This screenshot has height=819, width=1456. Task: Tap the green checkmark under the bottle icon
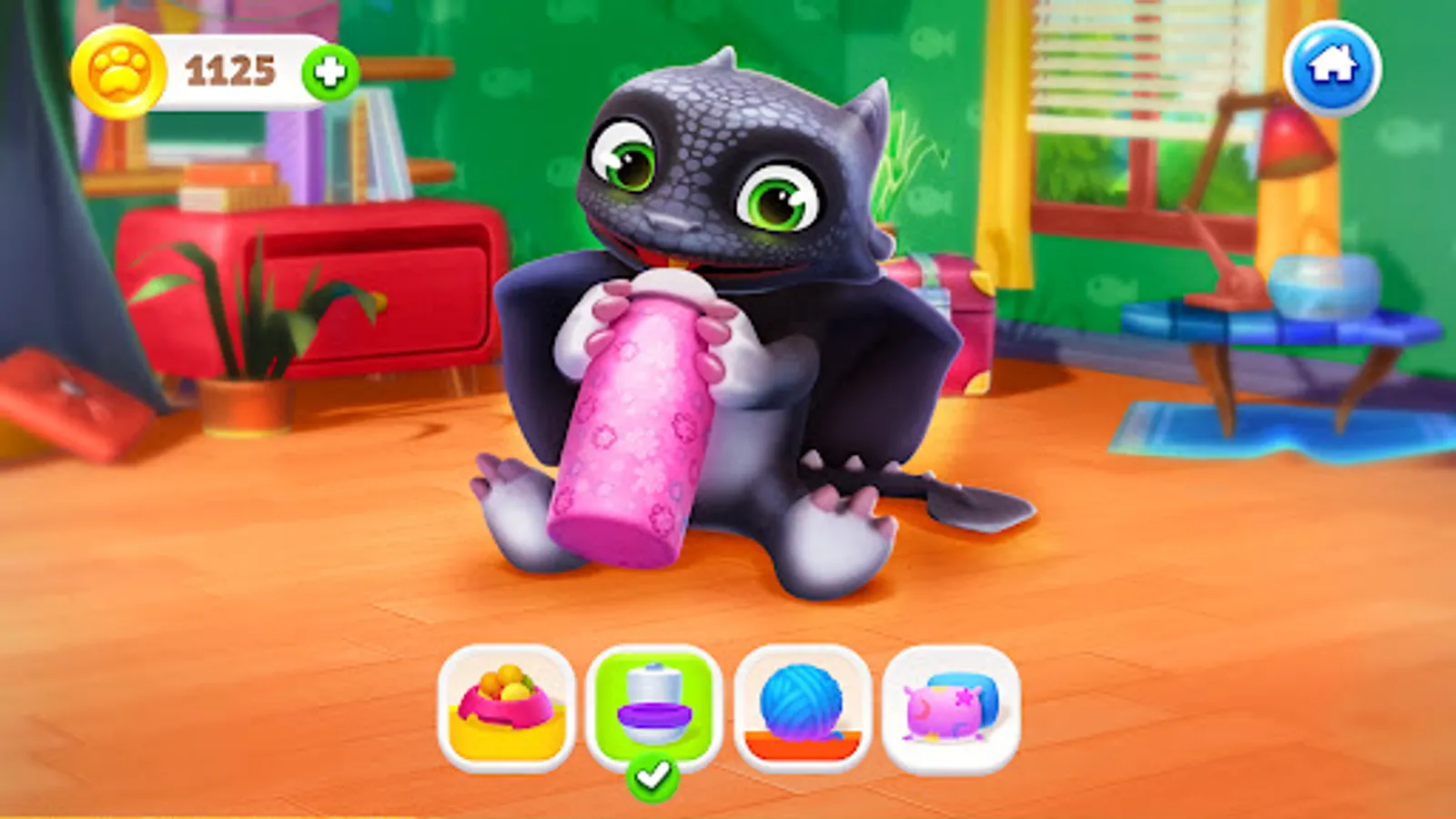click(x=652, y=774)
